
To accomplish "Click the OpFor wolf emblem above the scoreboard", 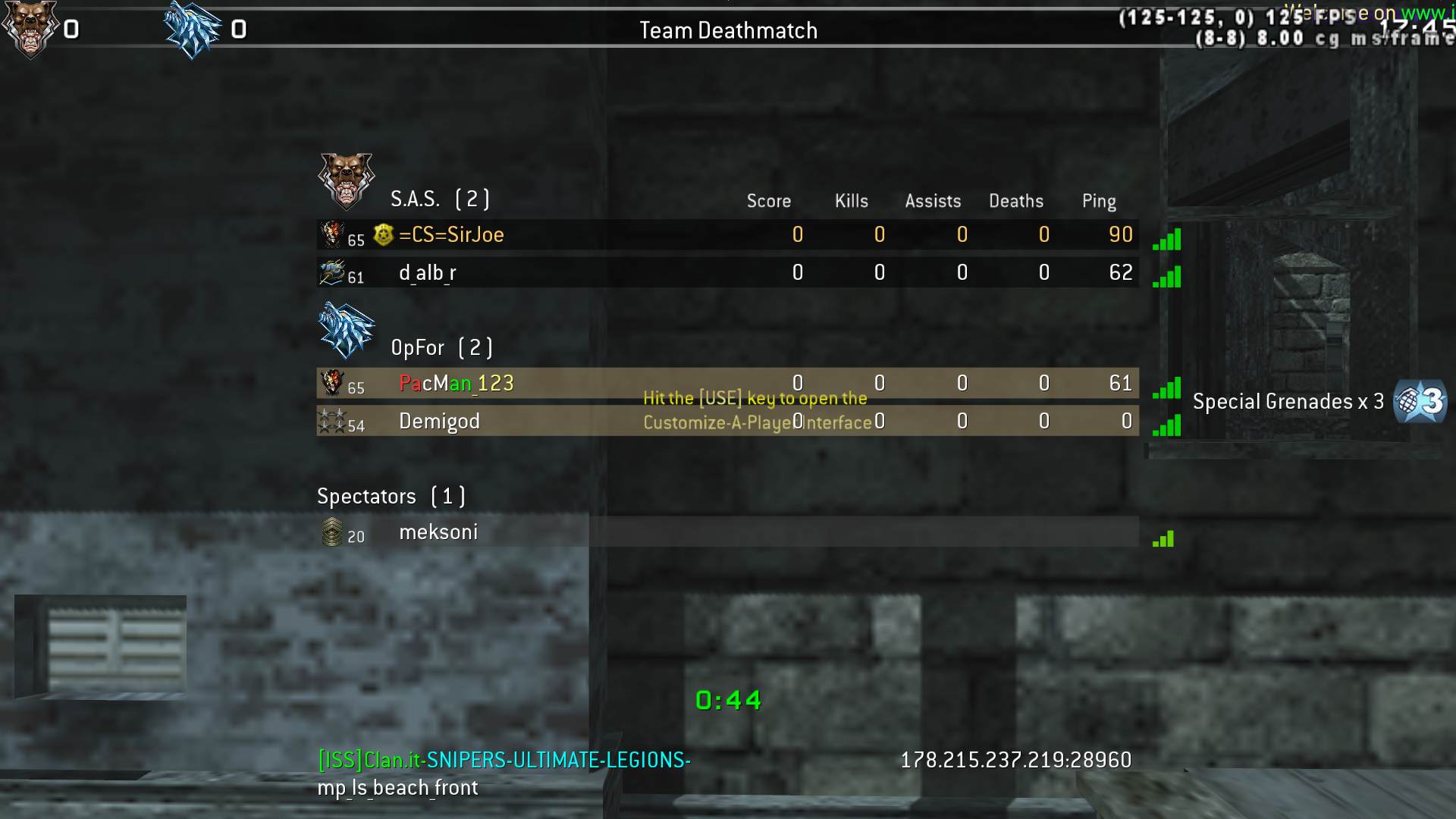I will click(347, 331).
